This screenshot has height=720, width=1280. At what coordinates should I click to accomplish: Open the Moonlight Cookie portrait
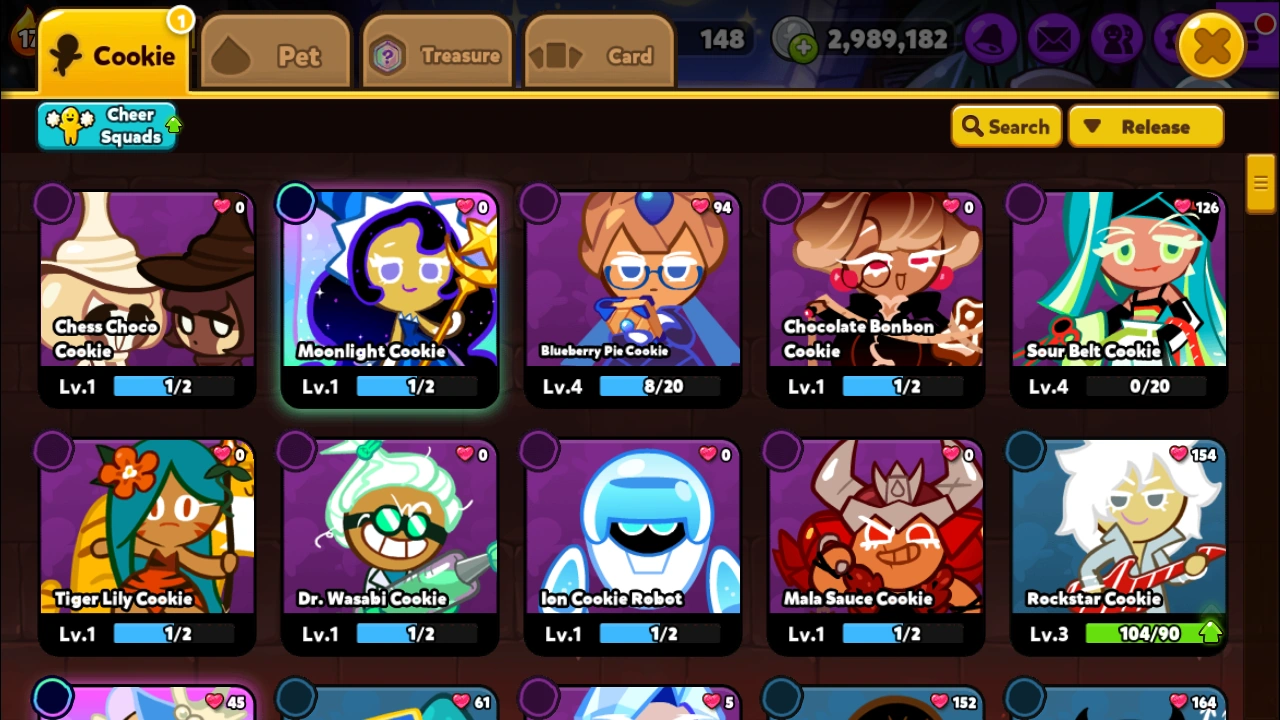pos(390,285)
